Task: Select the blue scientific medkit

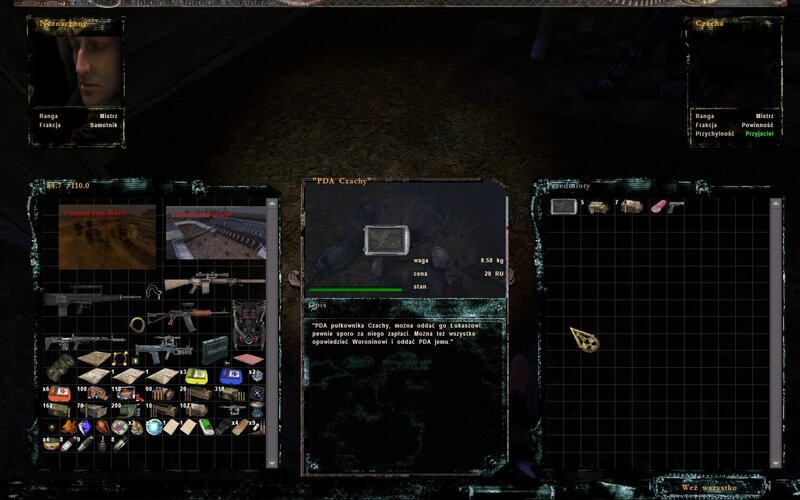Action: point(231,376)
